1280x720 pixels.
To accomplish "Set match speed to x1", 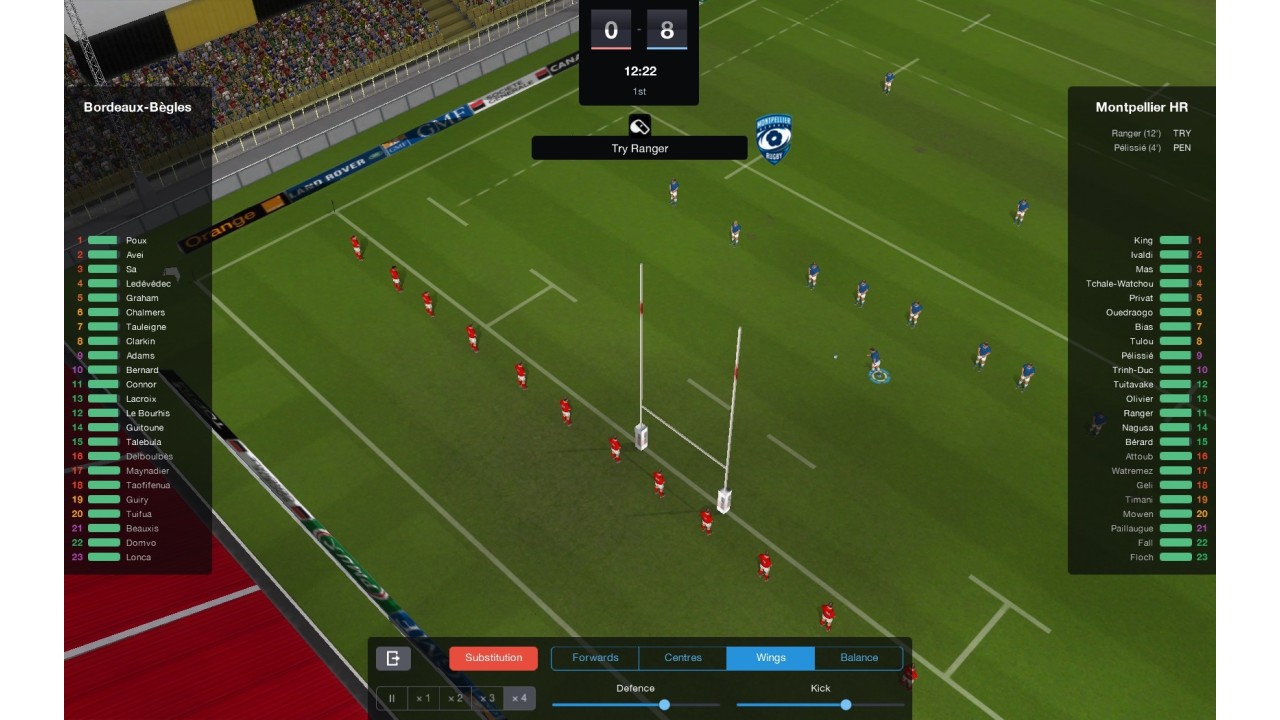I will pyautogui.click(x=423, y=698).
